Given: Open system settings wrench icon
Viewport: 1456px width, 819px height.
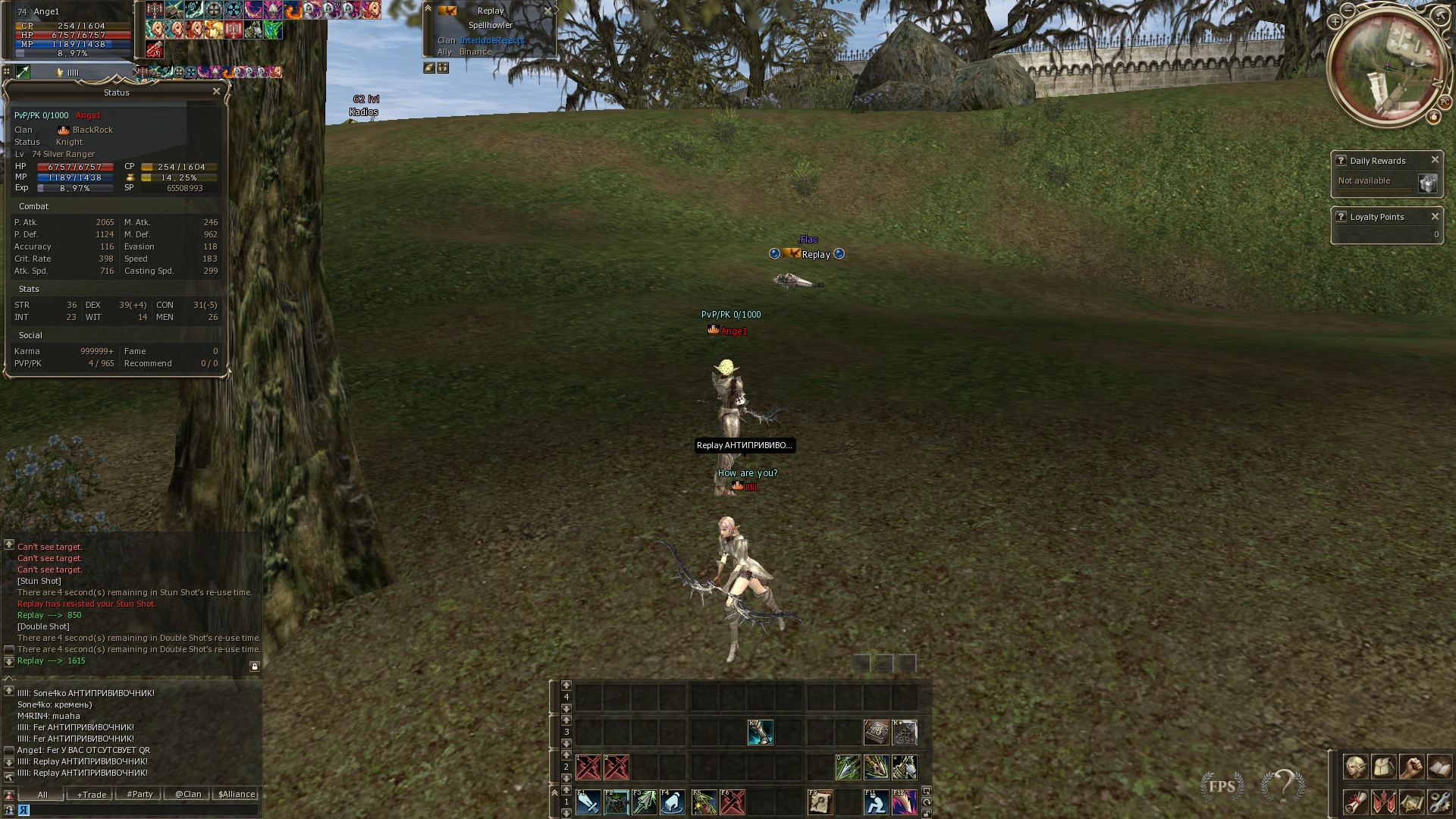Looking at the screenshot, I should [1439, 802].
